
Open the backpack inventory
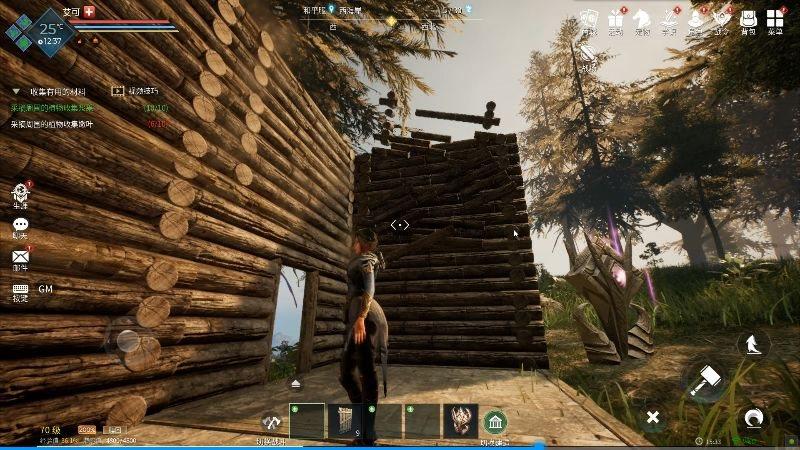(x=747, y=18)
